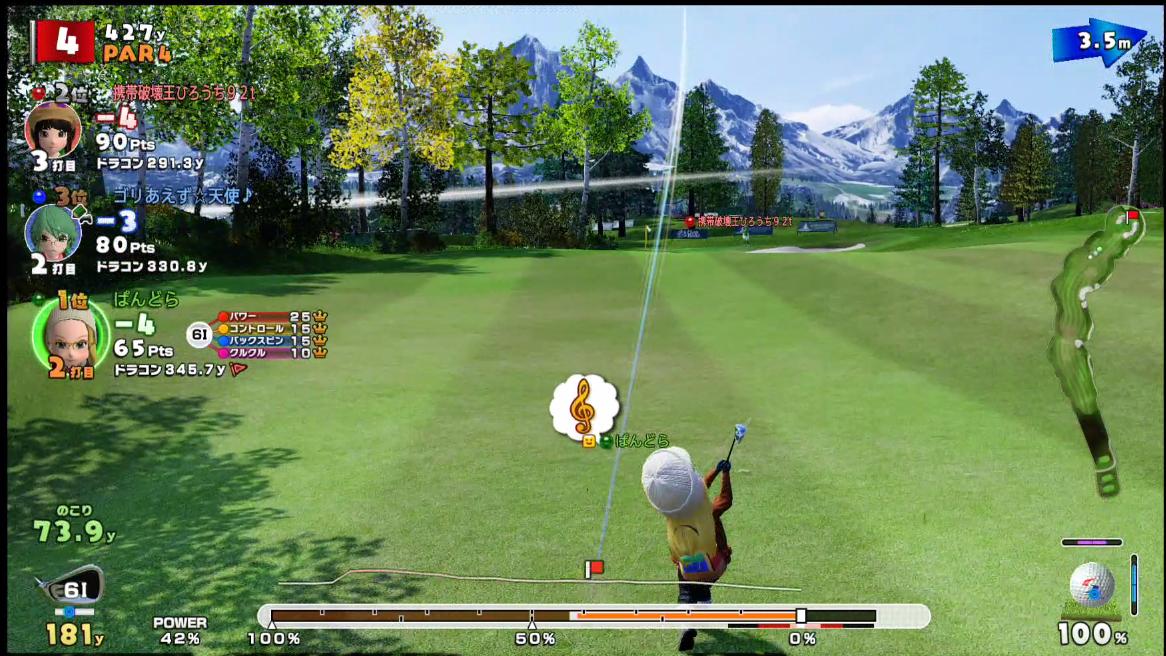Click the shot power gauge bar
The width and height of the screenshot is (1166, 656).
point(593,616)
